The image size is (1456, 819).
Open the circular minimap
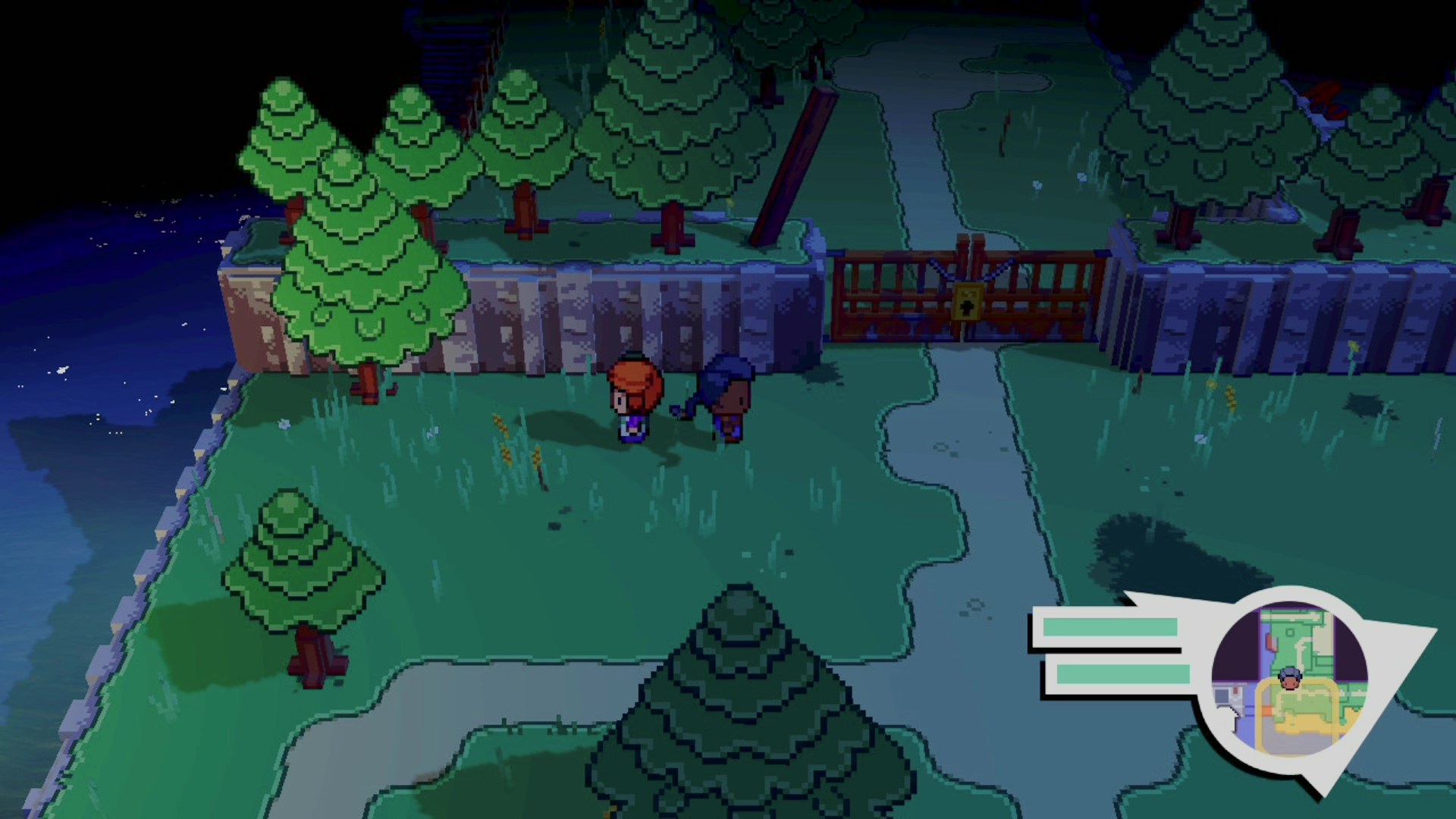(x=1289, y=679)
